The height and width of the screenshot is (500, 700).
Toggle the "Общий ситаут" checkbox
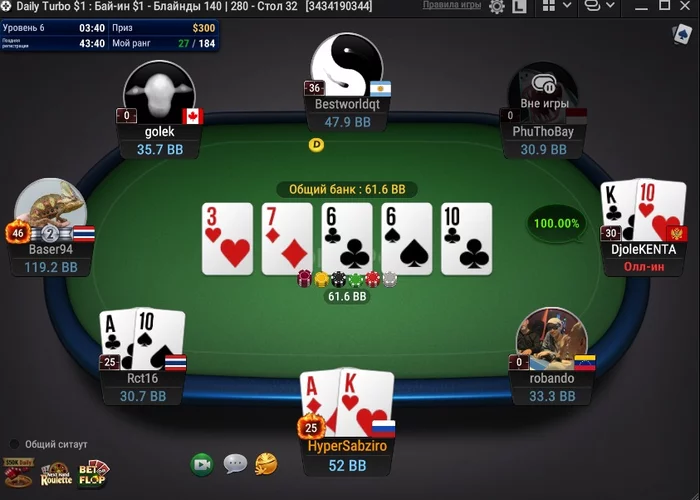(x=15, y=444)
